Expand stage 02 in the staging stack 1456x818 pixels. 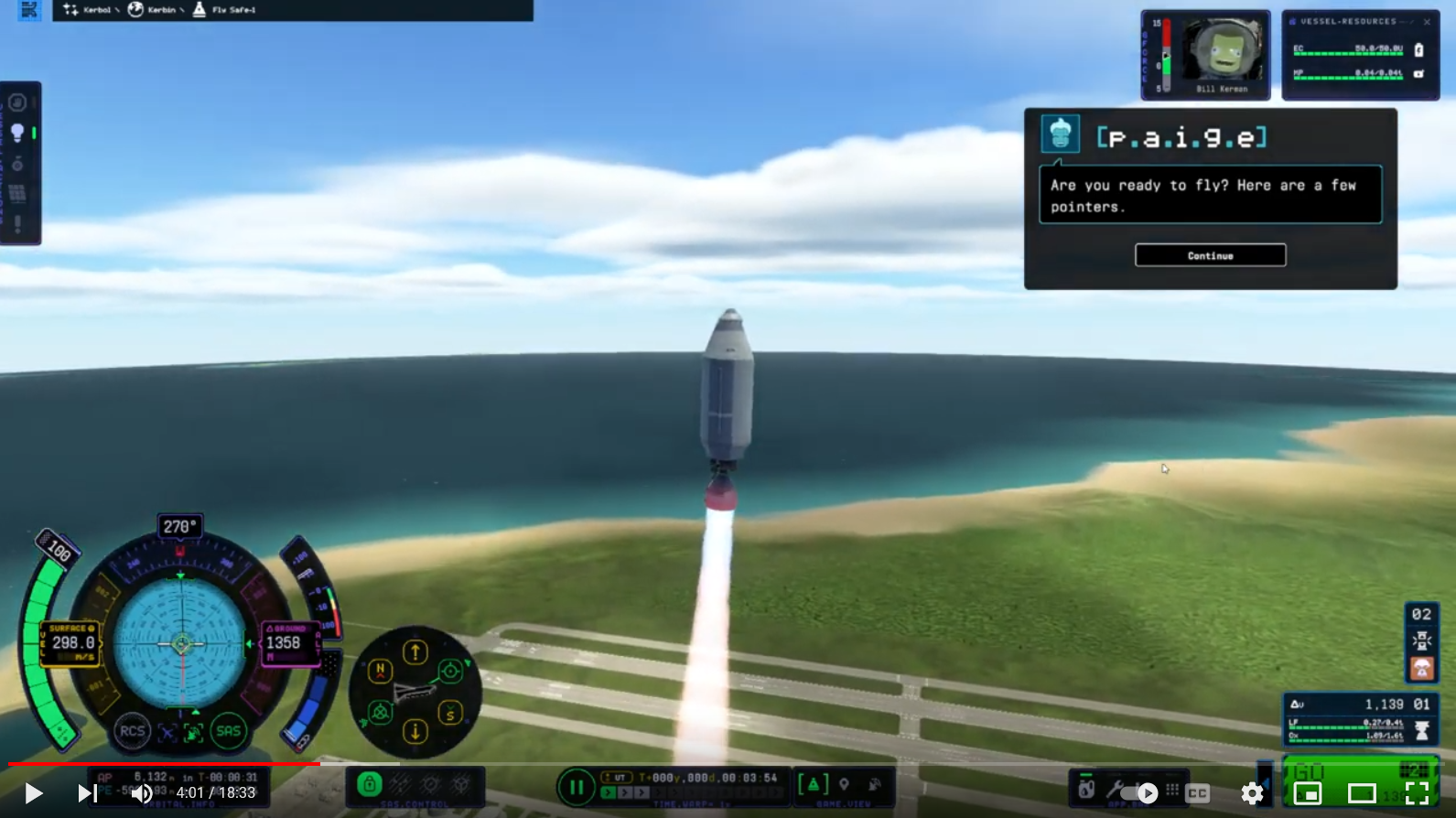pos(1421,615)
